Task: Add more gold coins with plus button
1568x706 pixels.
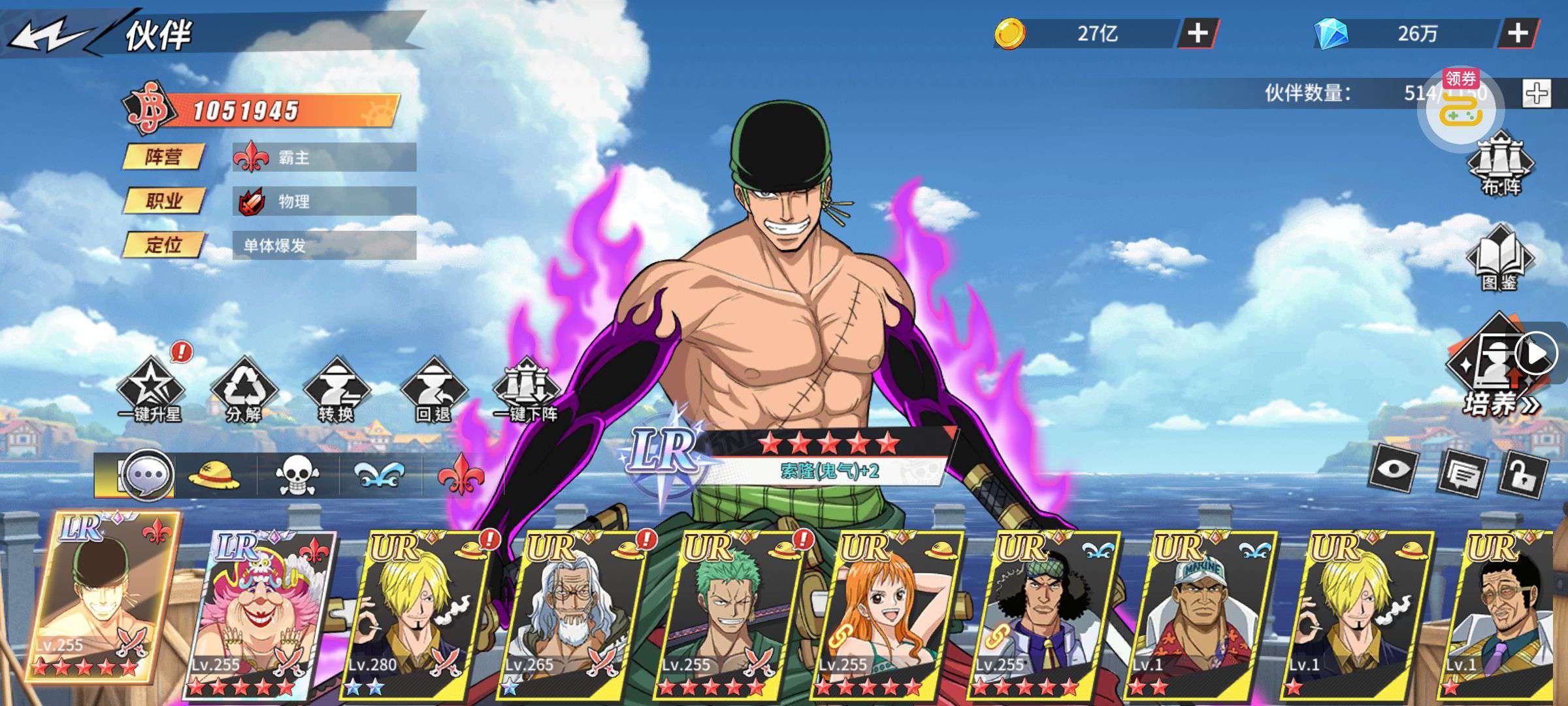Action: point(1197,33)
